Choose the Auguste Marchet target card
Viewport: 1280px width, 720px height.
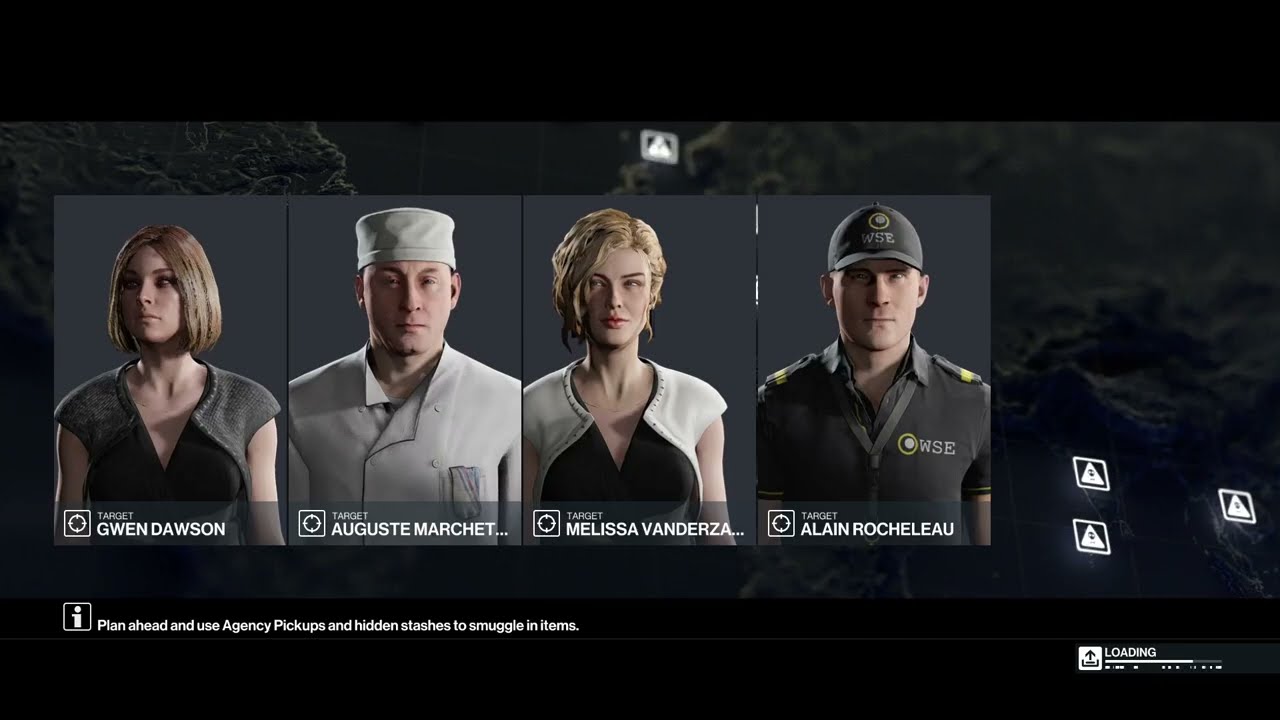pyautogui.click(x=405, y=370)
